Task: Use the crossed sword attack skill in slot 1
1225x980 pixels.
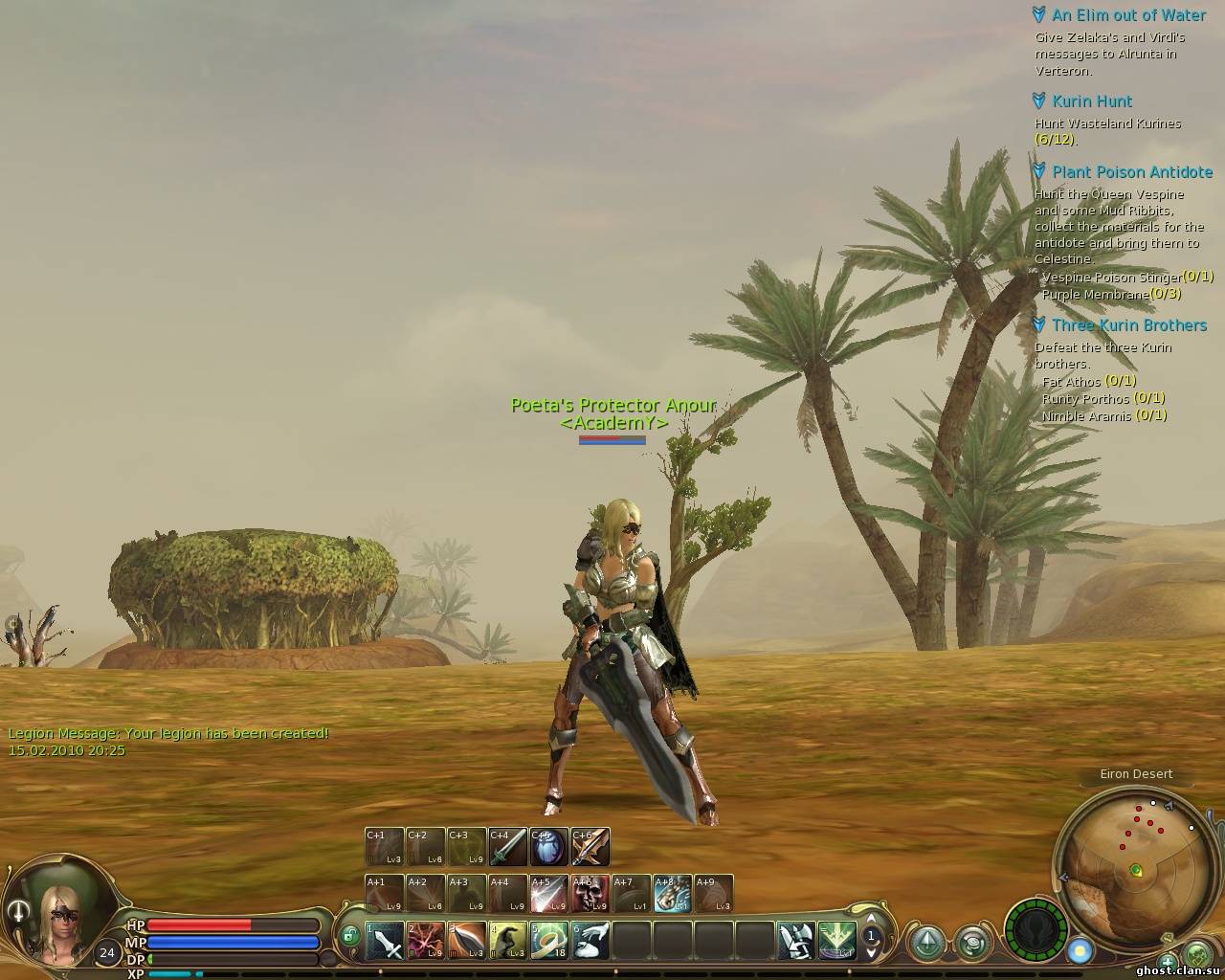Action: point(385,941)
